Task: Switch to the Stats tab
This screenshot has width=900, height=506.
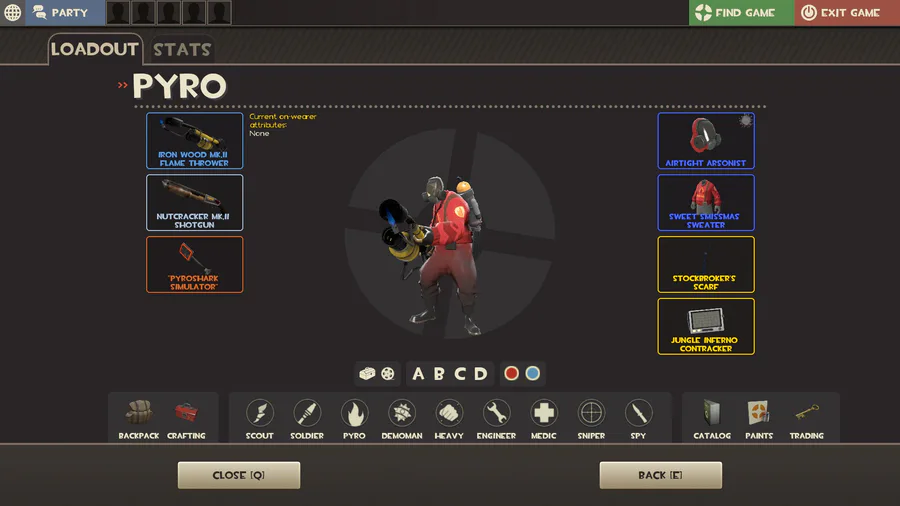Action: [x=181, y=49]
